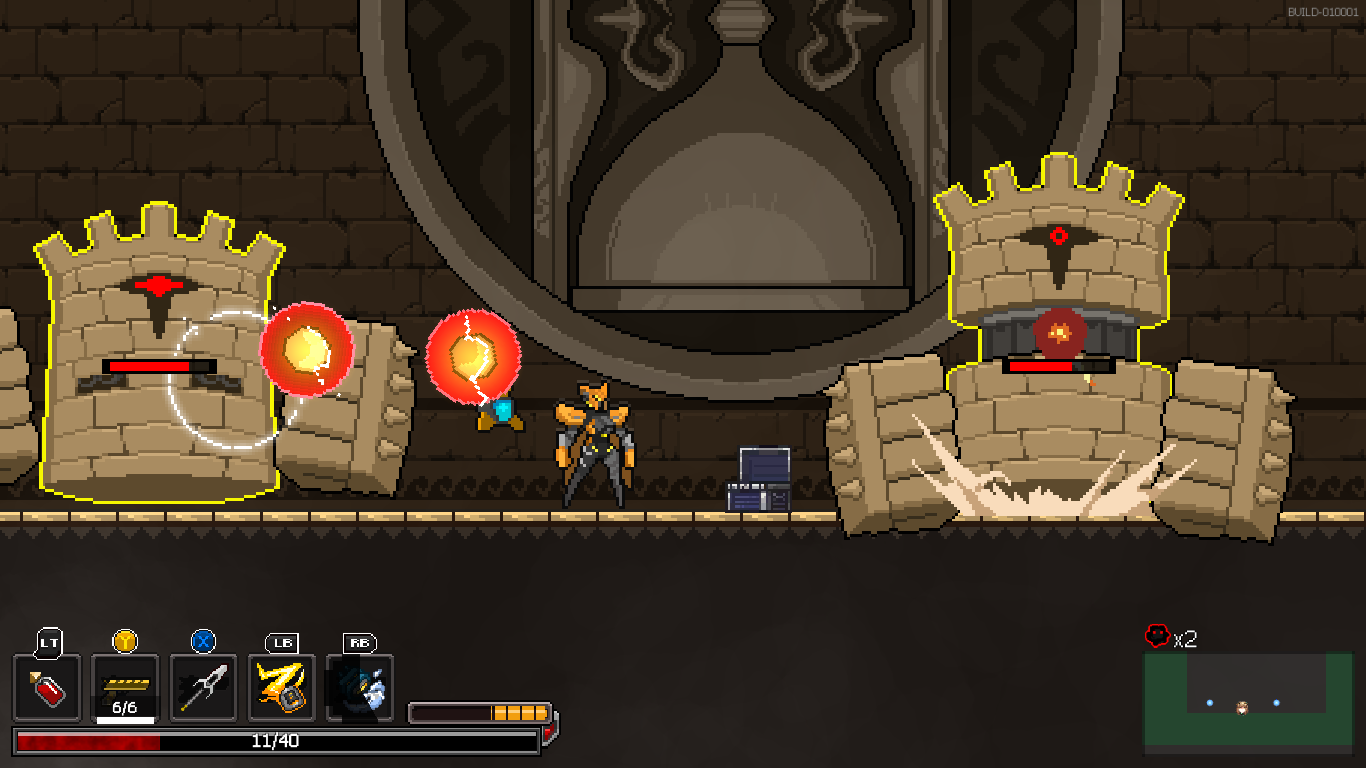Click the 6/6 ammo counter text
The height and width of the screenshot is (768, 1366).
(x=124, y=708)
